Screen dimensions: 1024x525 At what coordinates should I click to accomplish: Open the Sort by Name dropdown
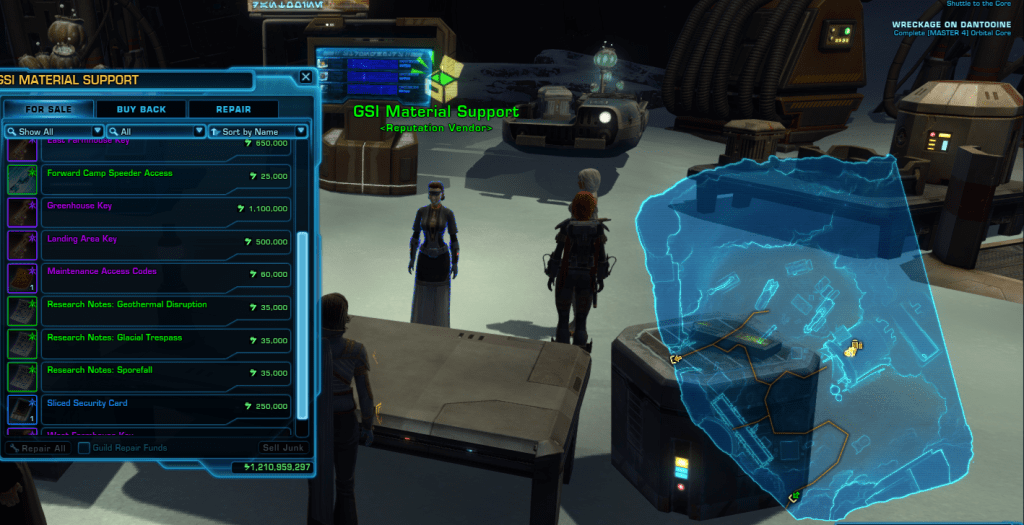257,131
